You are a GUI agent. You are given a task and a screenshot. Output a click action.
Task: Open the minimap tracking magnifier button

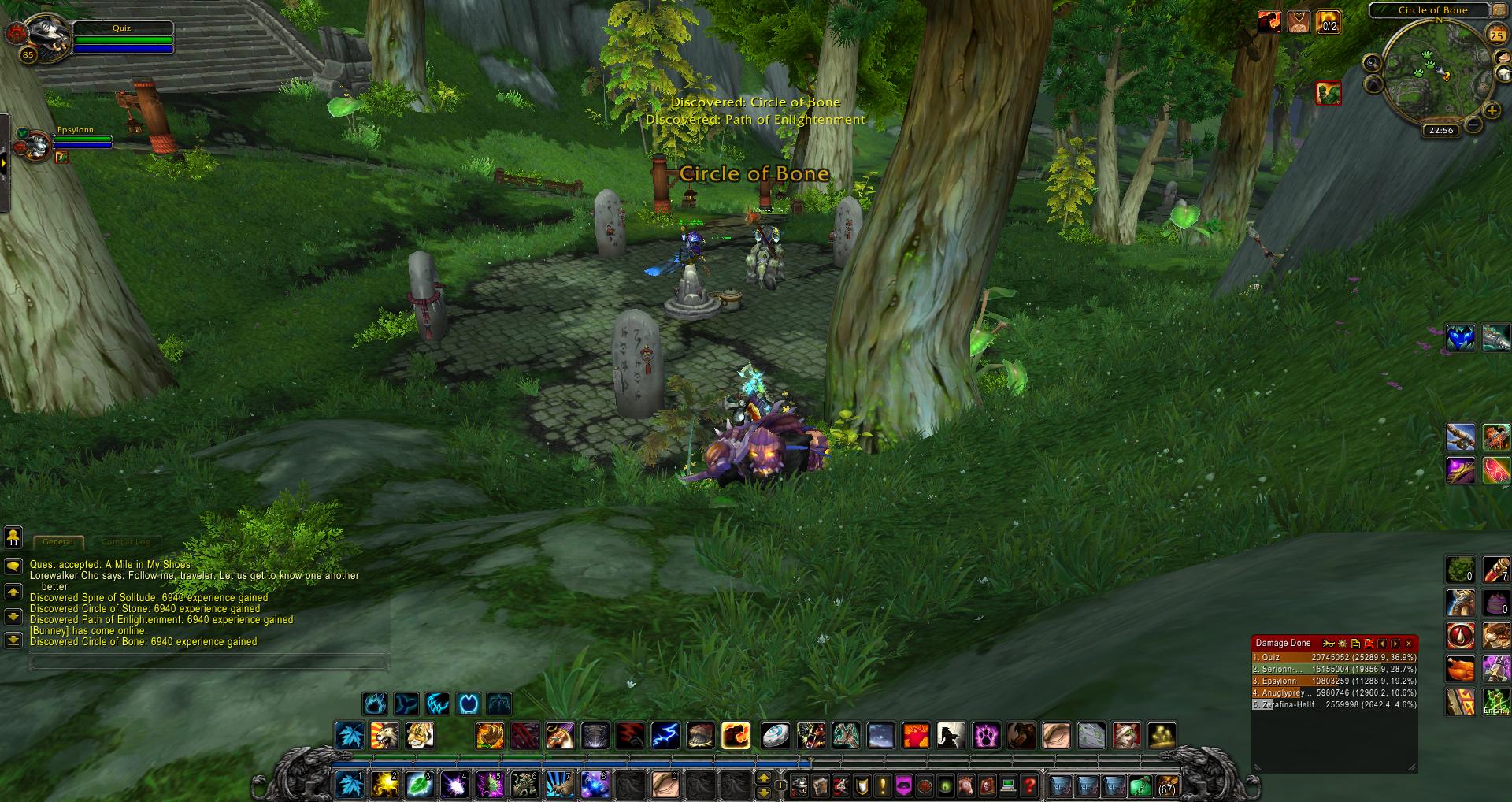click(1373, 63)
